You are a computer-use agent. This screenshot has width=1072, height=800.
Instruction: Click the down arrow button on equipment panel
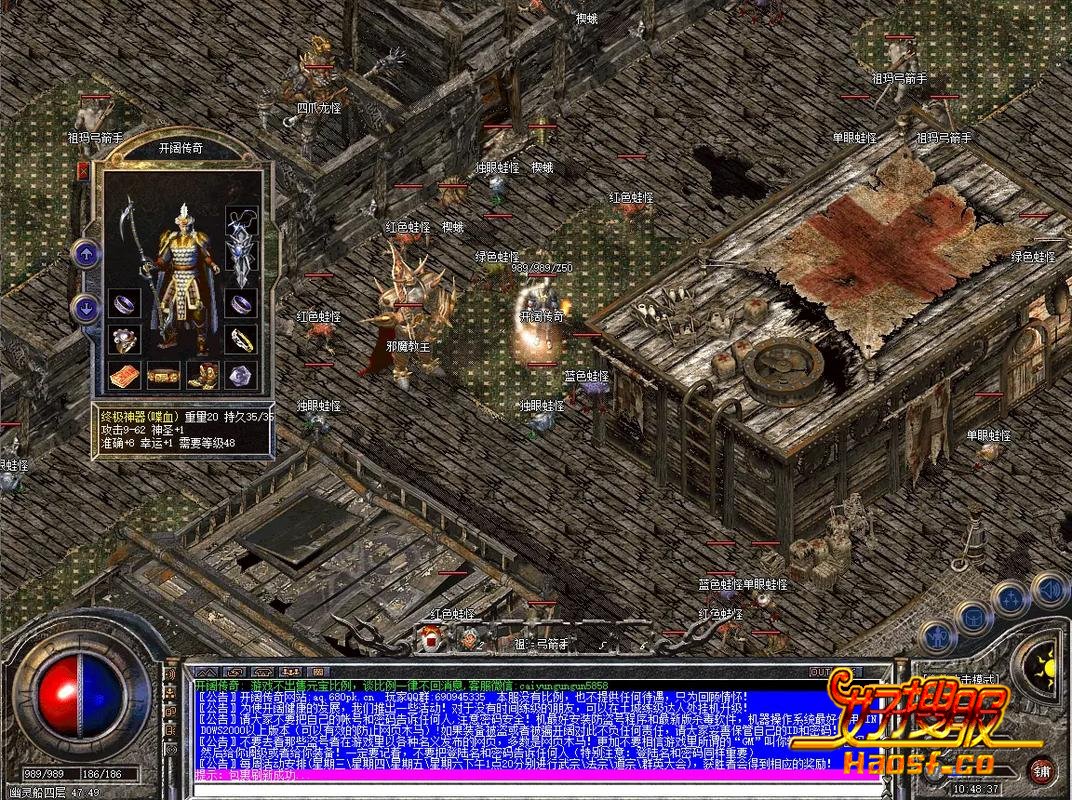tap(85, 308)
